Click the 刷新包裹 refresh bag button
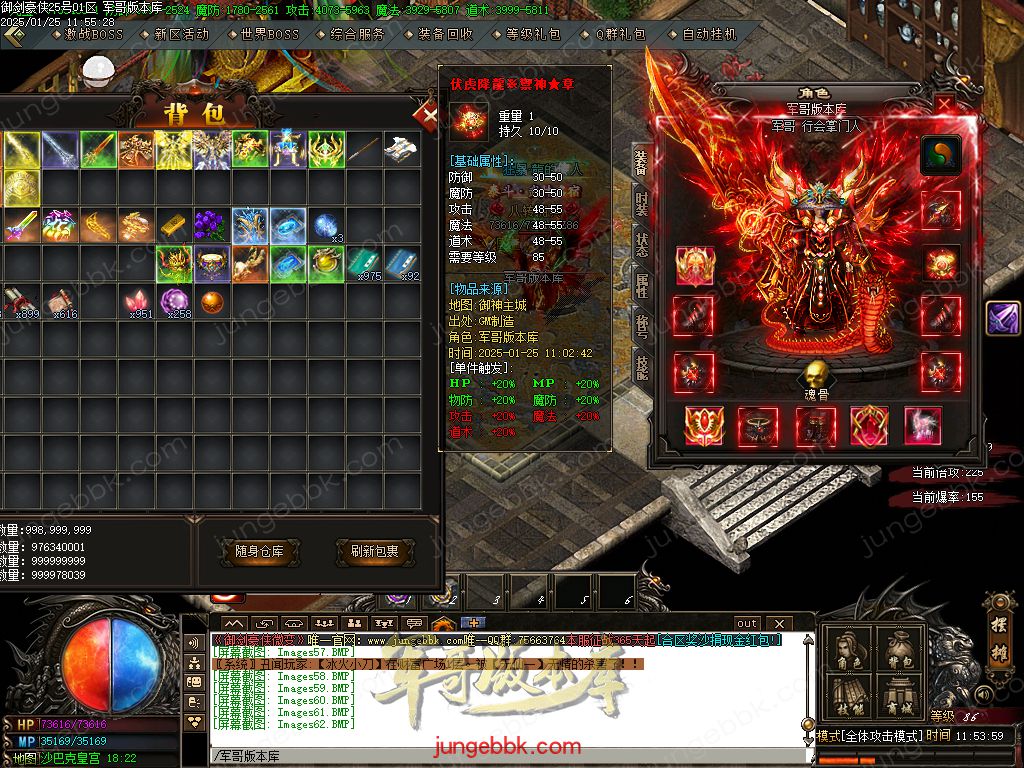 point(374,551)
